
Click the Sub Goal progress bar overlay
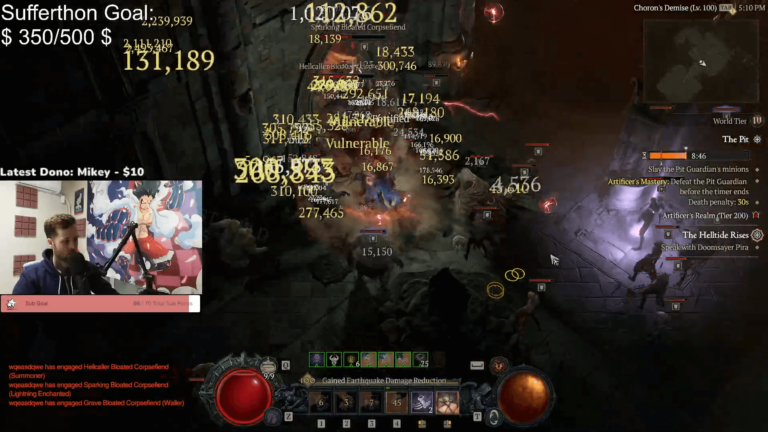(x=100, y=302)
